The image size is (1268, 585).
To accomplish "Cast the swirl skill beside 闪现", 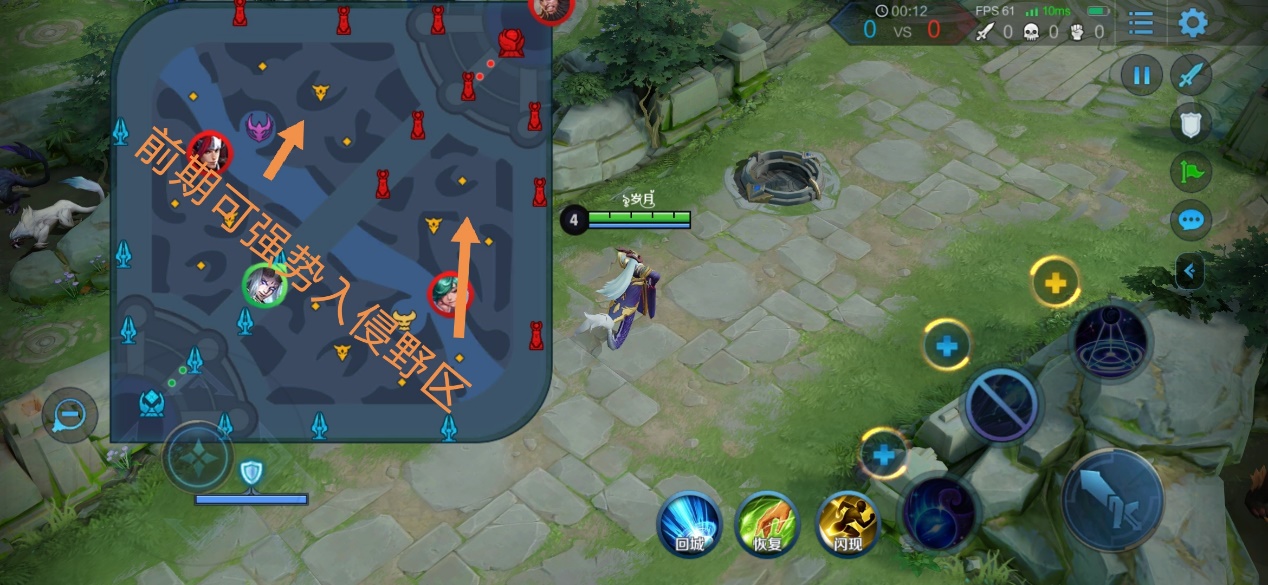I will click(x=941, y=511).
